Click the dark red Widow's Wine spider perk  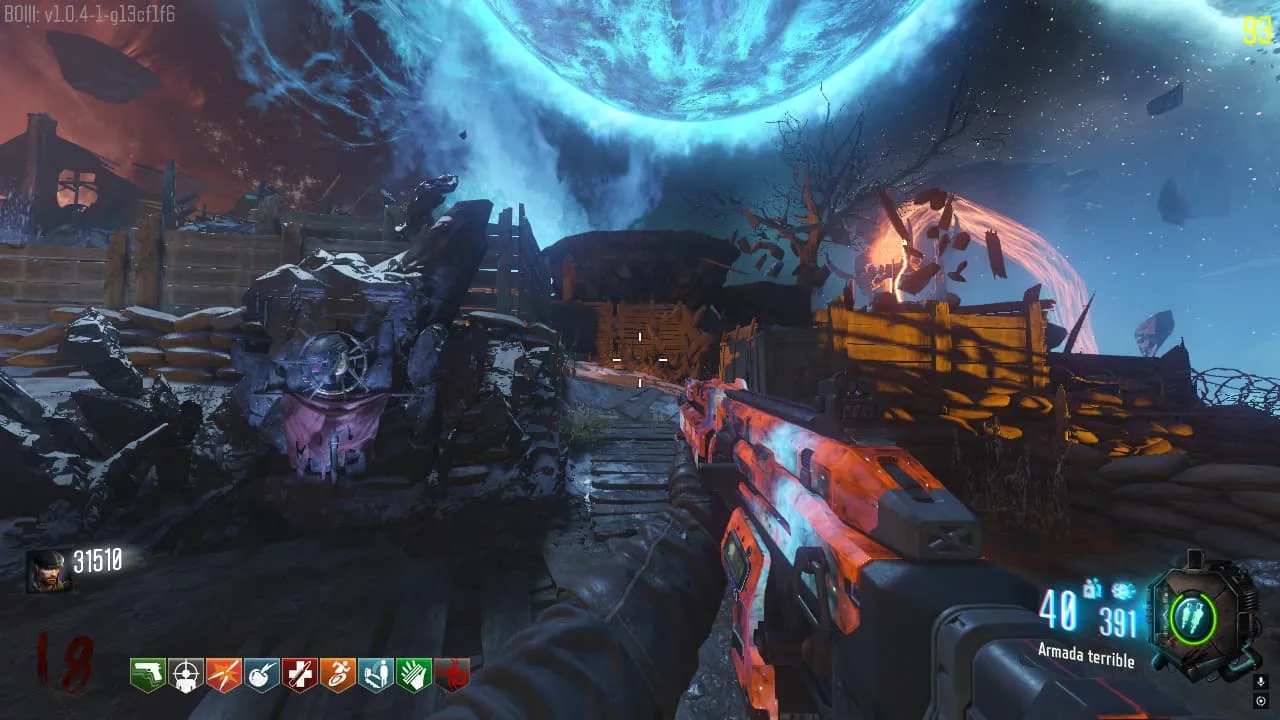coord(452,675)
